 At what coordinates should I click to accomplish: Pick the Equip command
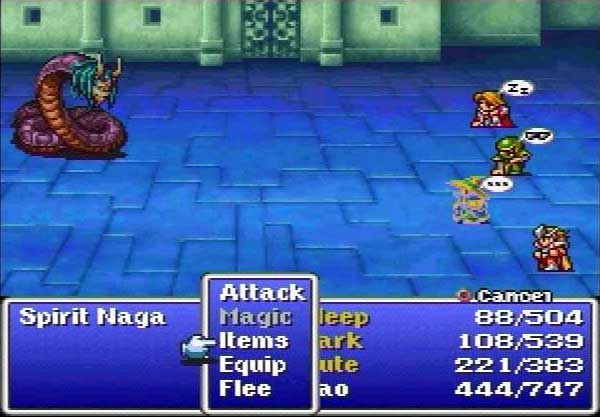coord(253,365)
